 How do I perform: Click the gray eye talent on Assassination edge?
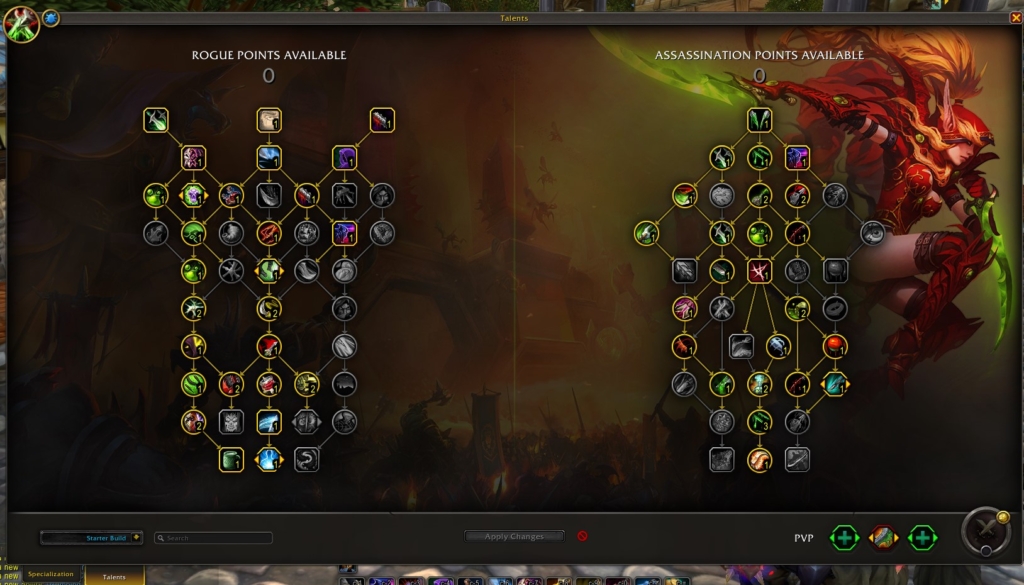873,233
